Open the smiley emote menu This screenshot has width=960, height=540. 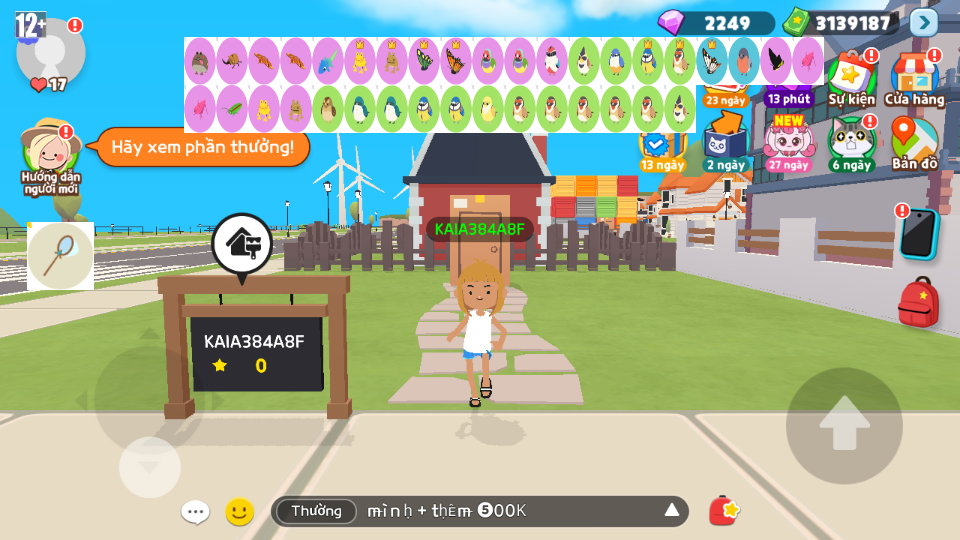[239, 512]
